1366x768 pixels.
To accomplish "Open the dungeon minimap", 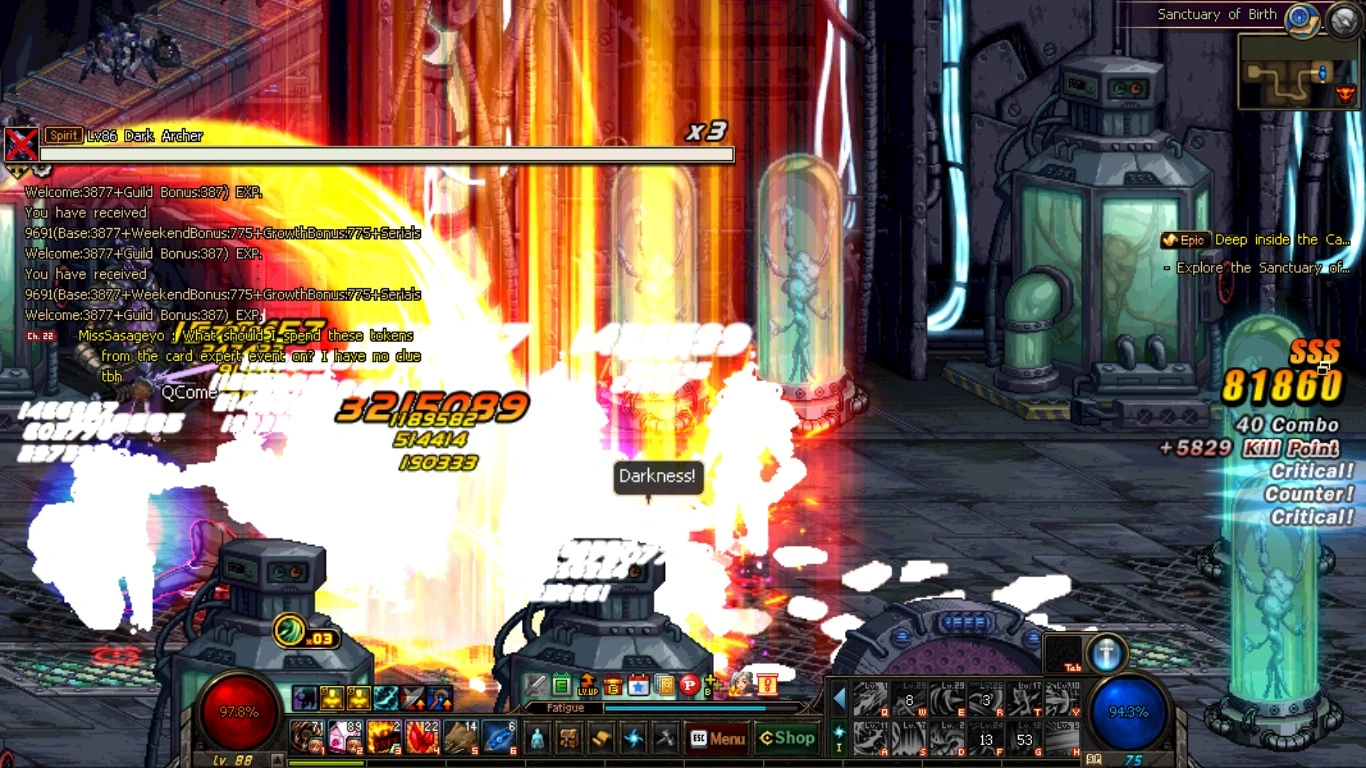I will (1296, 72).
